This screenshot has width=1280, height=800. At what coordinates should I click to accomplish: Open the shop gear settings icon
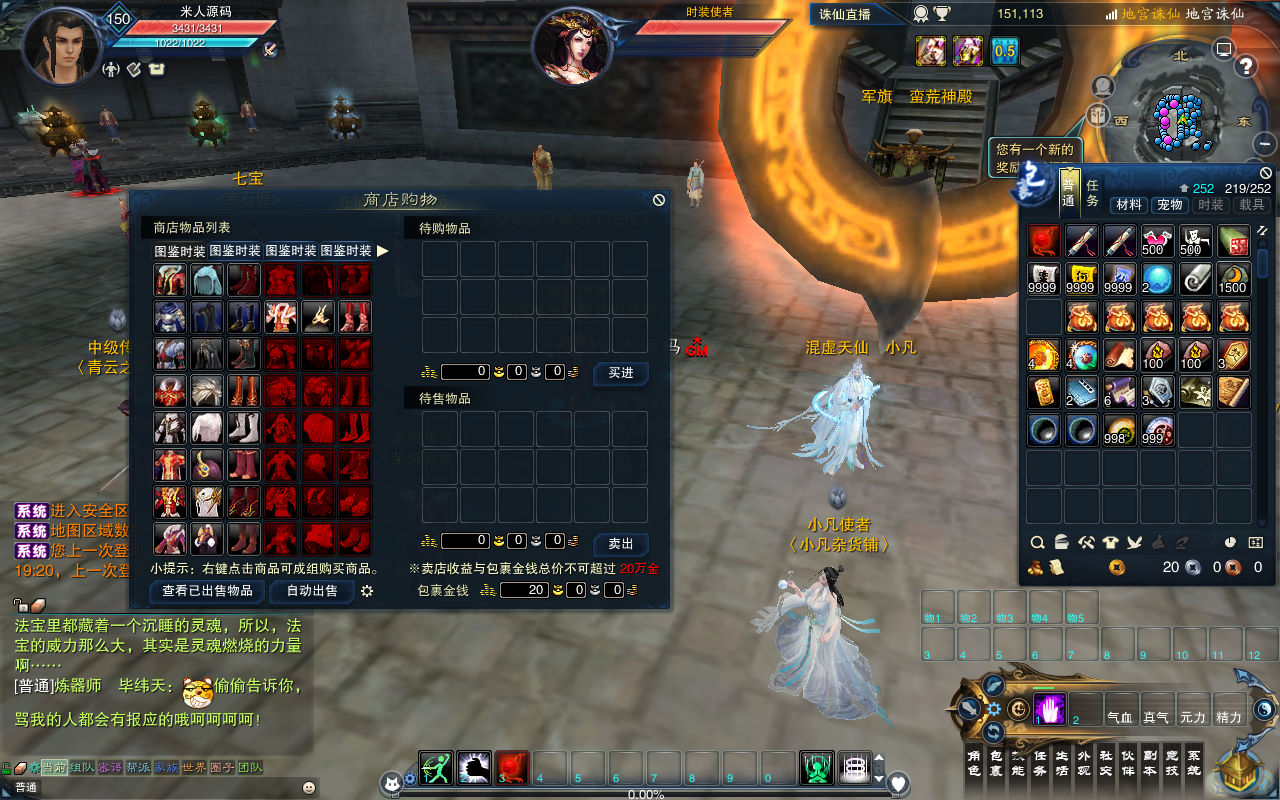367,591
